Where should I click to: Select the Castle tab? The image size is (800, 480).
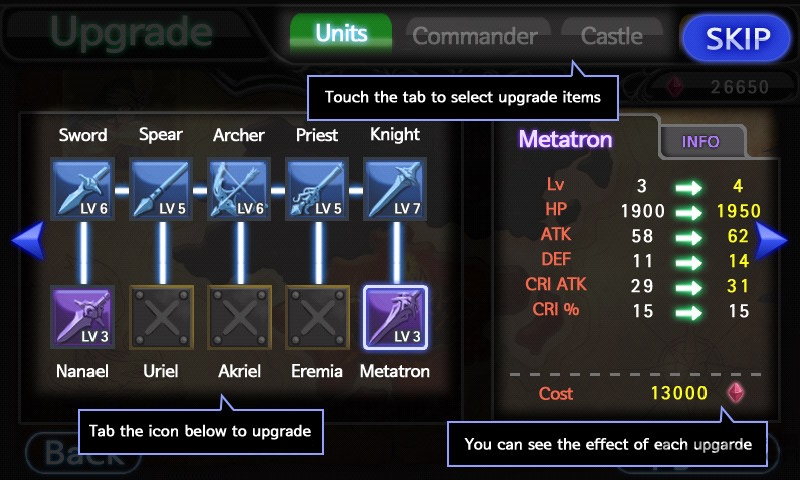(611, 37)
